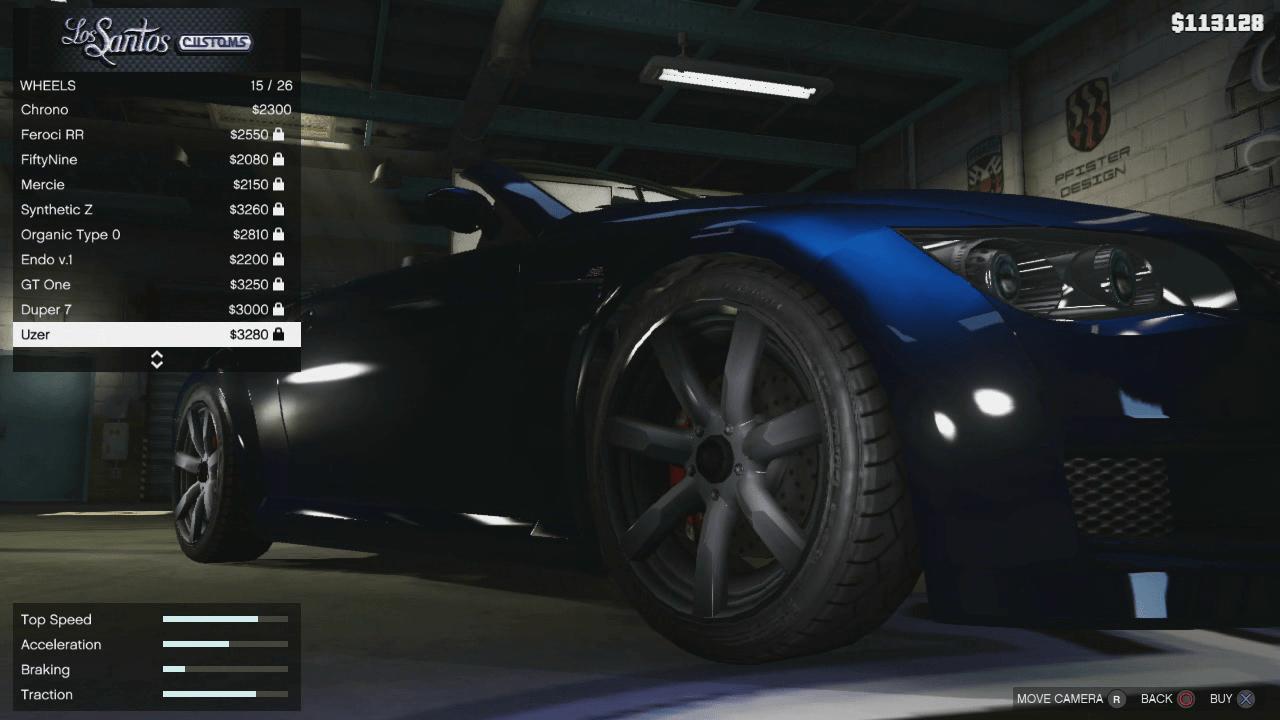This screenshot has height=720, width=1280.
Task: Click the up scroll chevron above the list
Action: coord(157,354)
